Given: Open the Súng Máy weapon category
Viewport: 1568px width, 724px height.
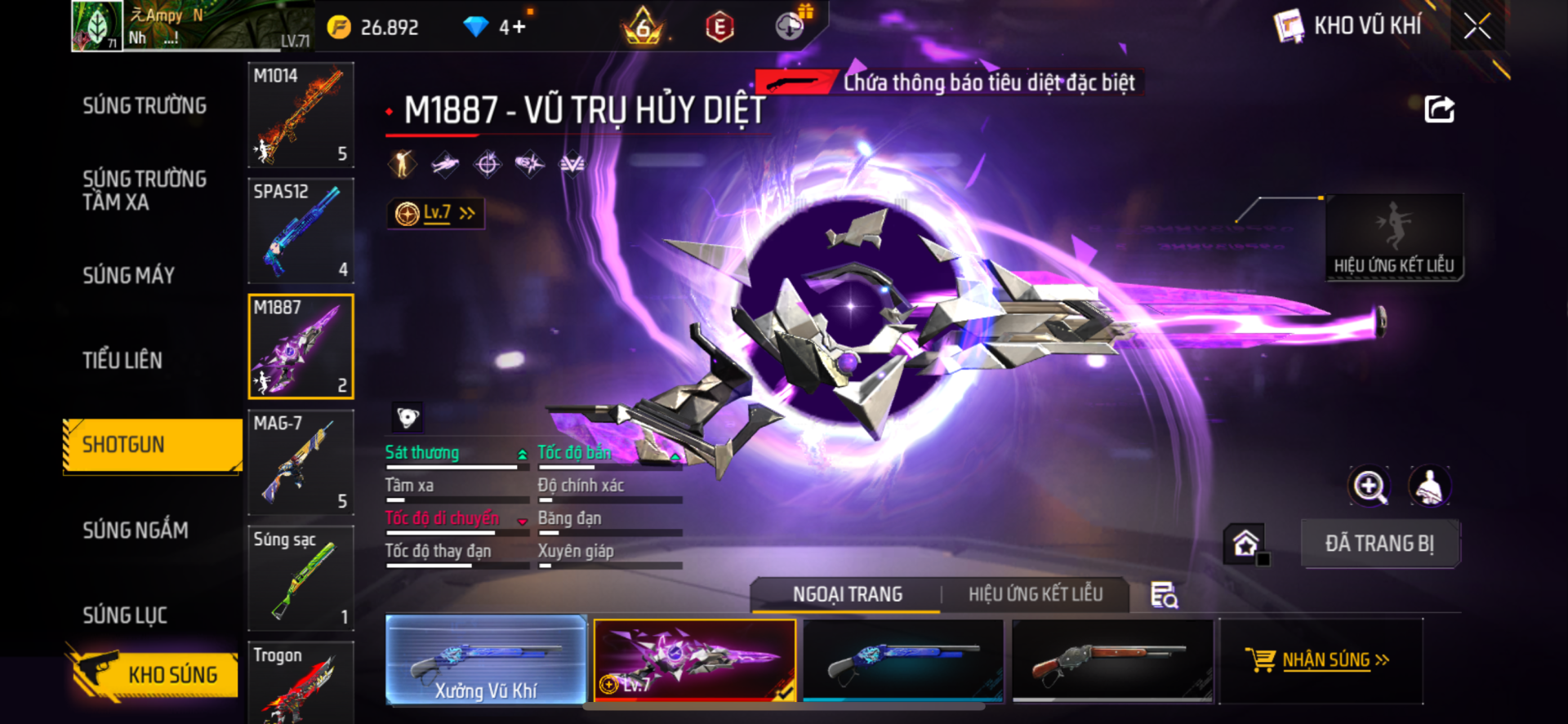Looking at the screenshot, I should pos(129,276).
